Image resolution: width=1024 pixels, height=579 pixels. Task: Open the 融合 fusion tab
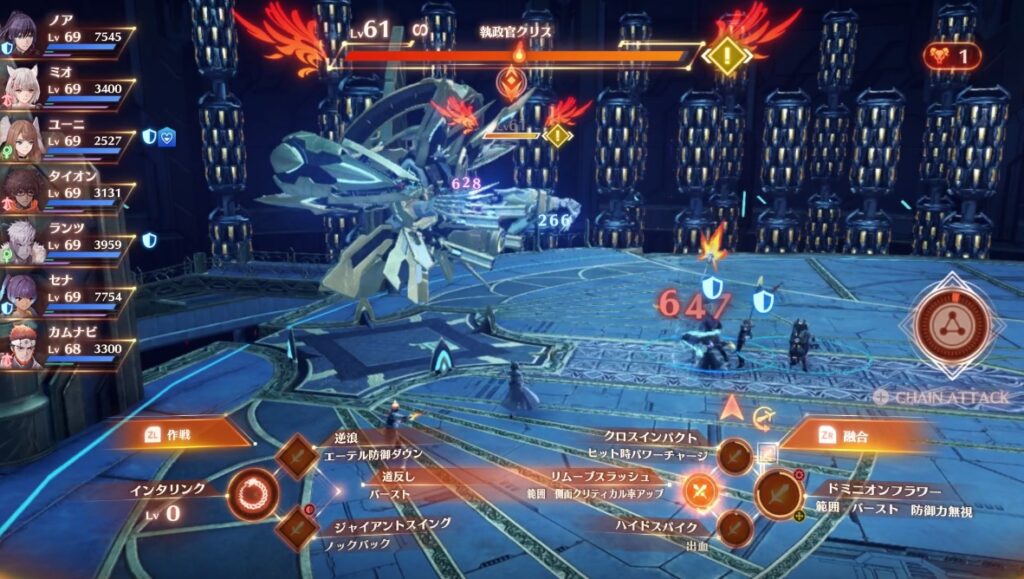(851, 435)
